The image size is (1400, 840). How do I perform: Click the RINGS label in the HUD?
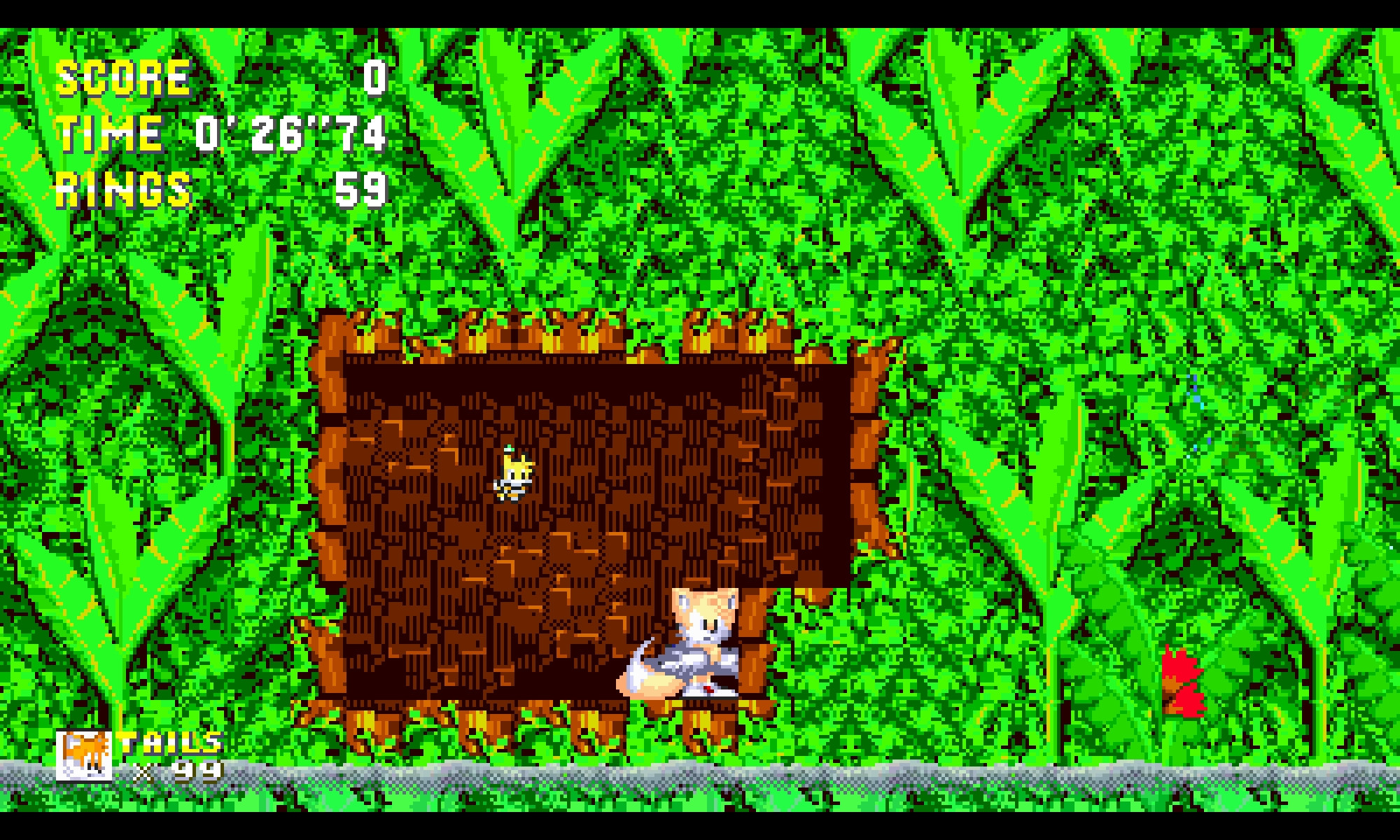click(x=120, y=189)
